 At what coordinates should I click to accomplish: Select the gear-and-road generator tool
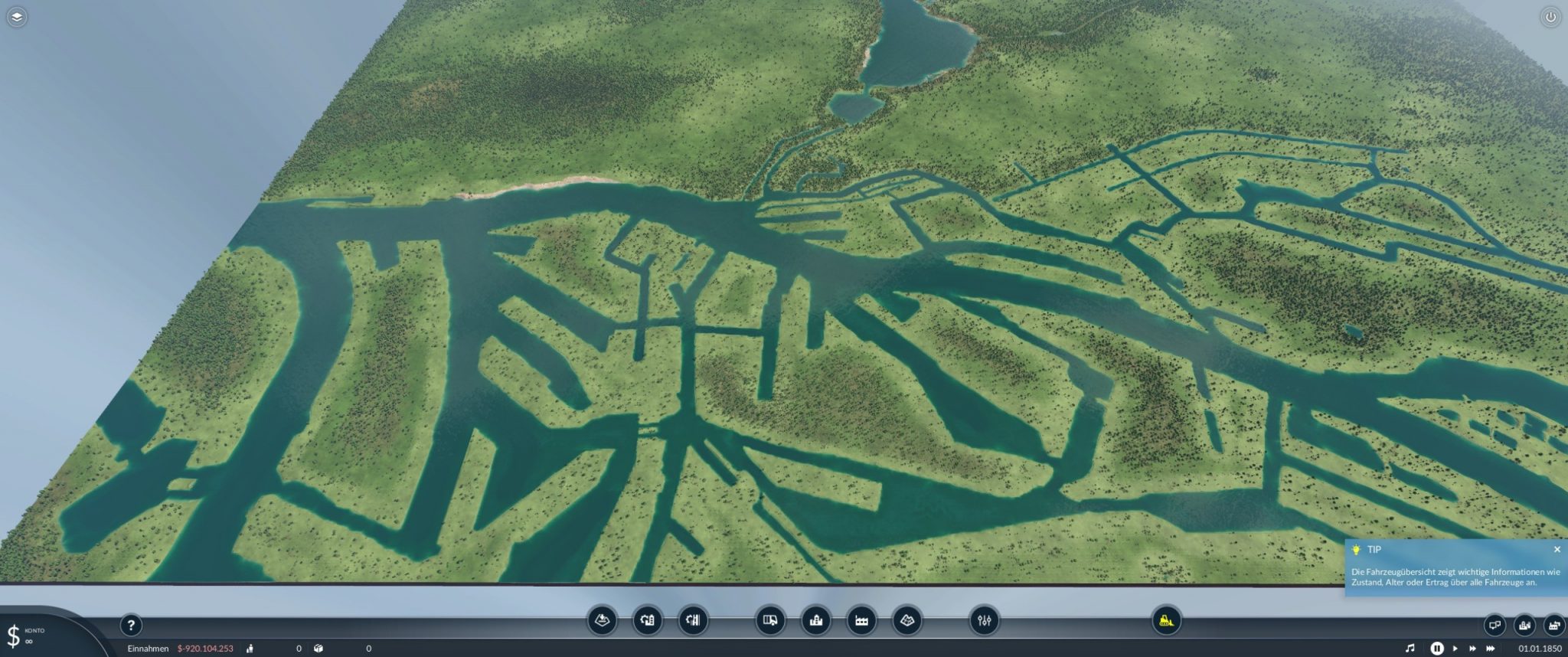[x=694, y=620]
